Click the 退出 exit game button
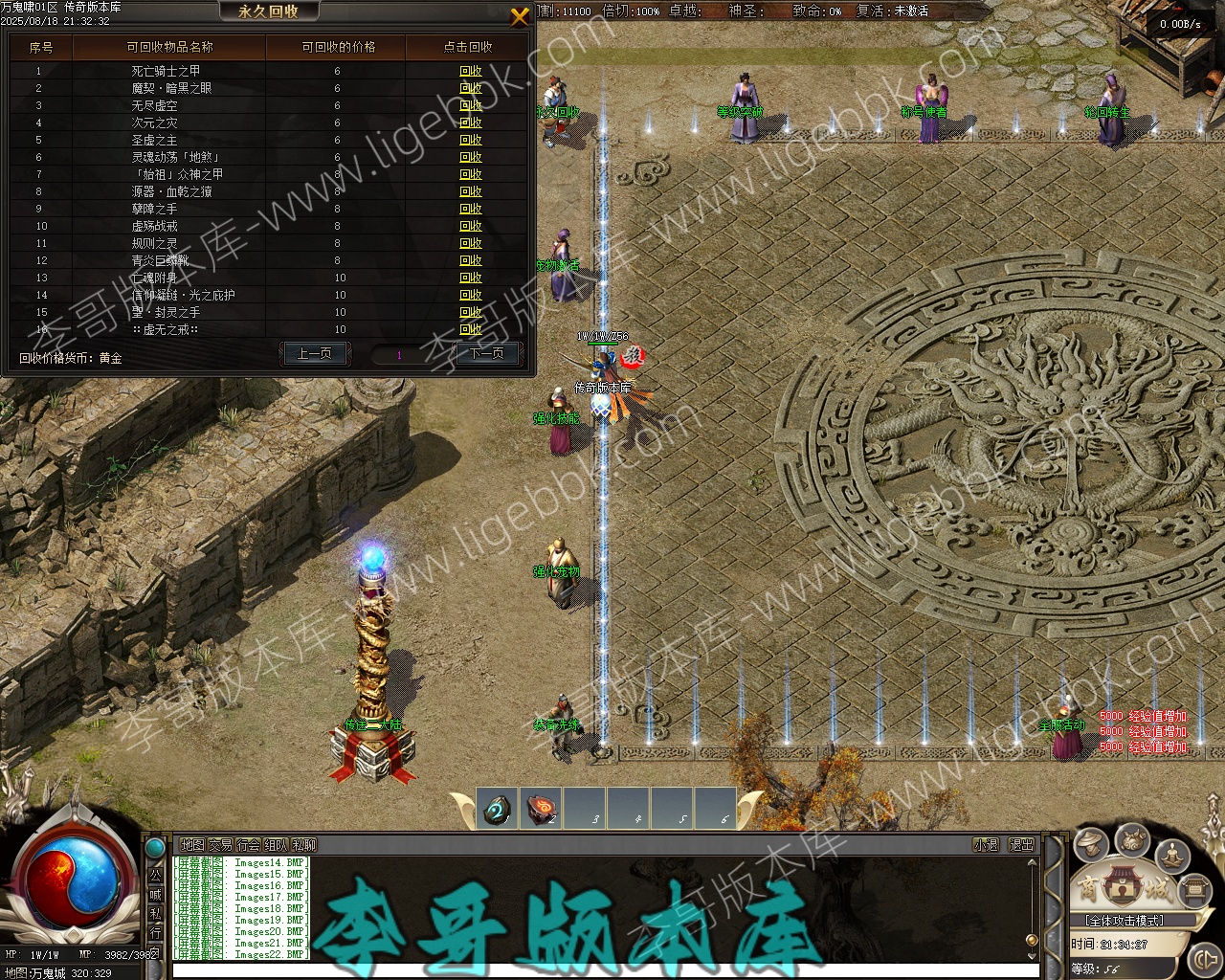 1021,845
